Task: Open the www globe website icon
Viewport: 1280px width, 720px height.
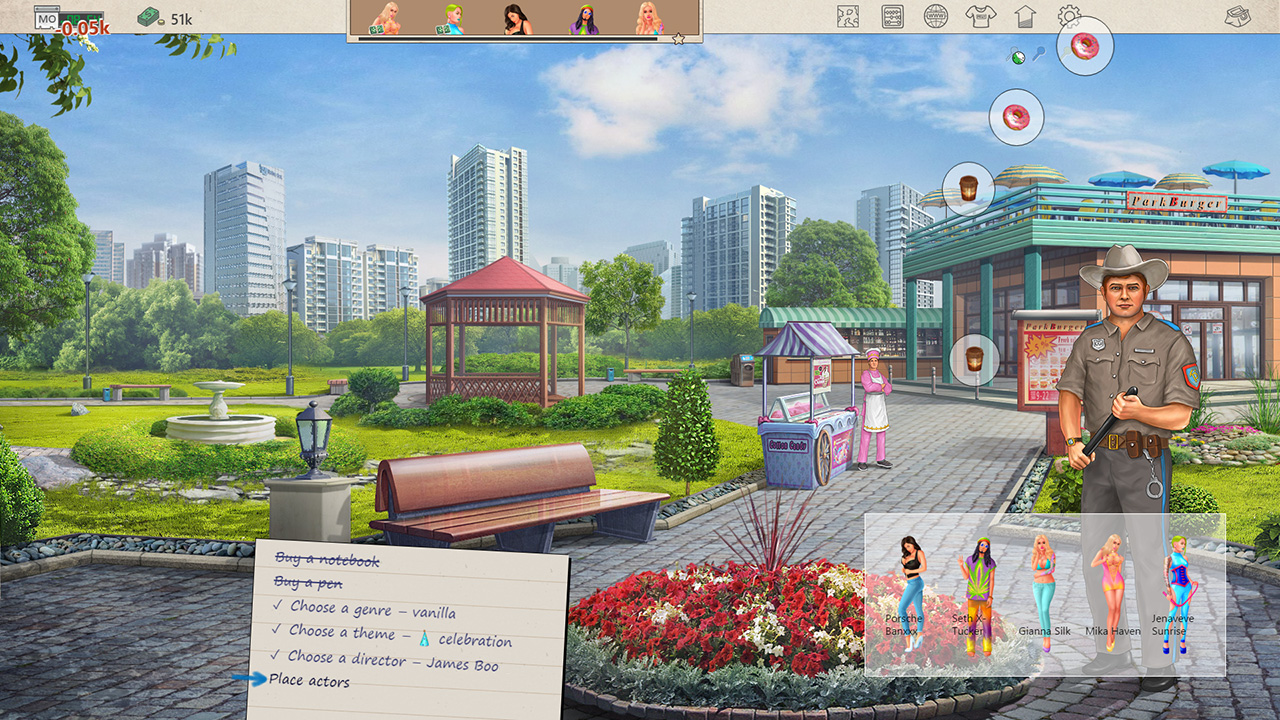Action: pyautogui.click(x=934, y=16)
